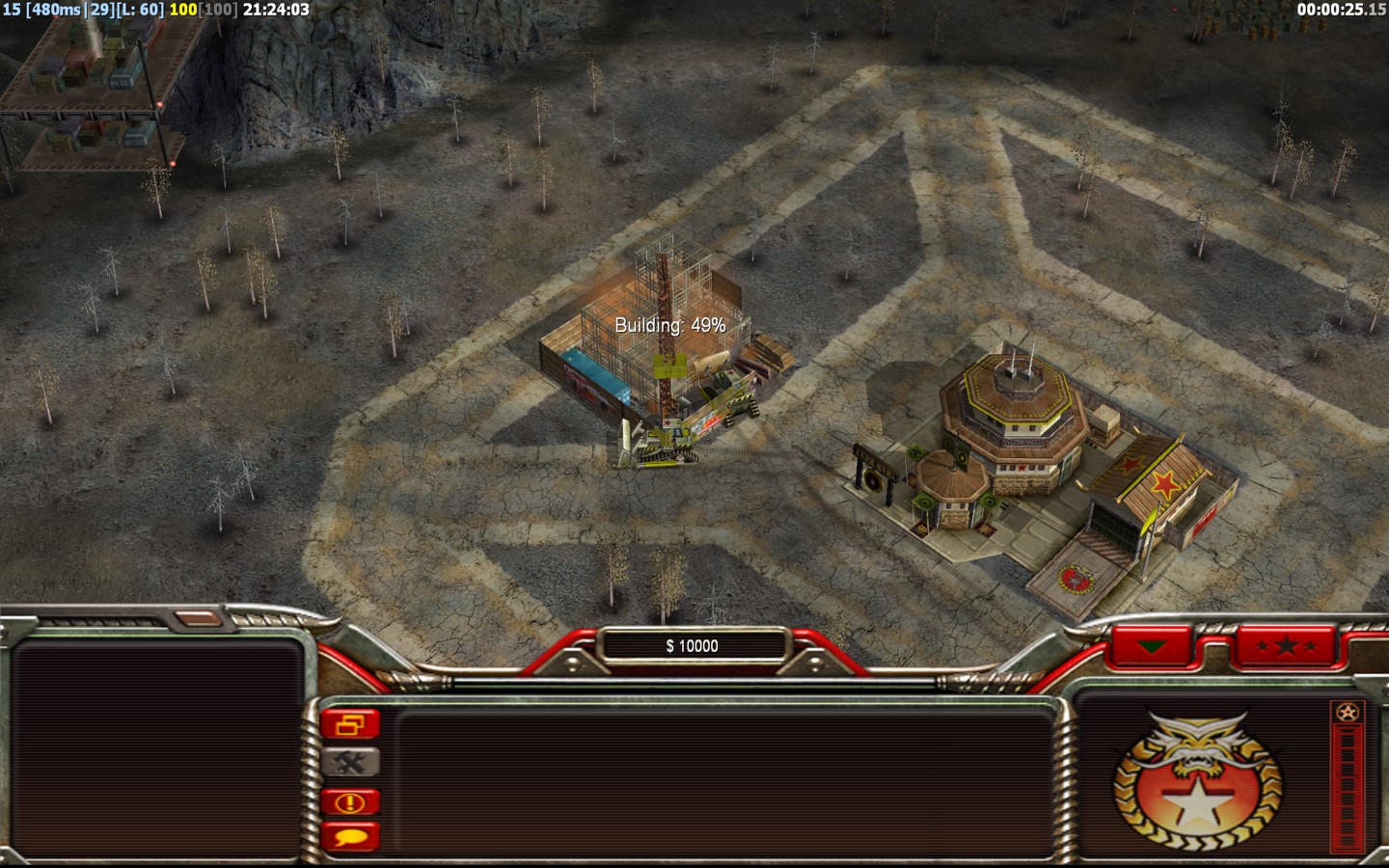Click the empty radar minimap panel
Screen dimensions: 1389x868
[156, 747]
